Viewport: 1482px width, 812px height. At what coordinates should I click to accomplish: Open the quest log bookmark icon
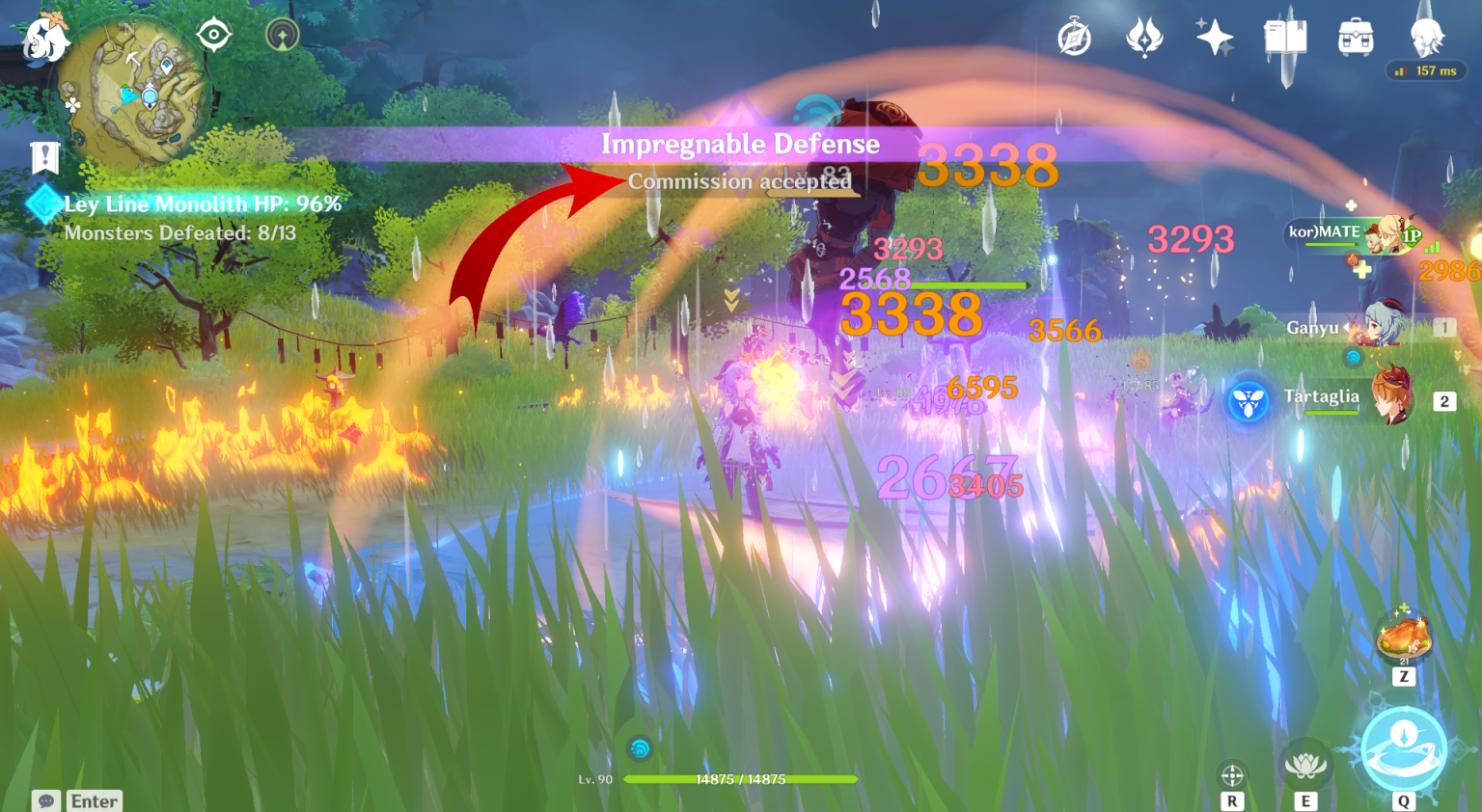(44, 157)
